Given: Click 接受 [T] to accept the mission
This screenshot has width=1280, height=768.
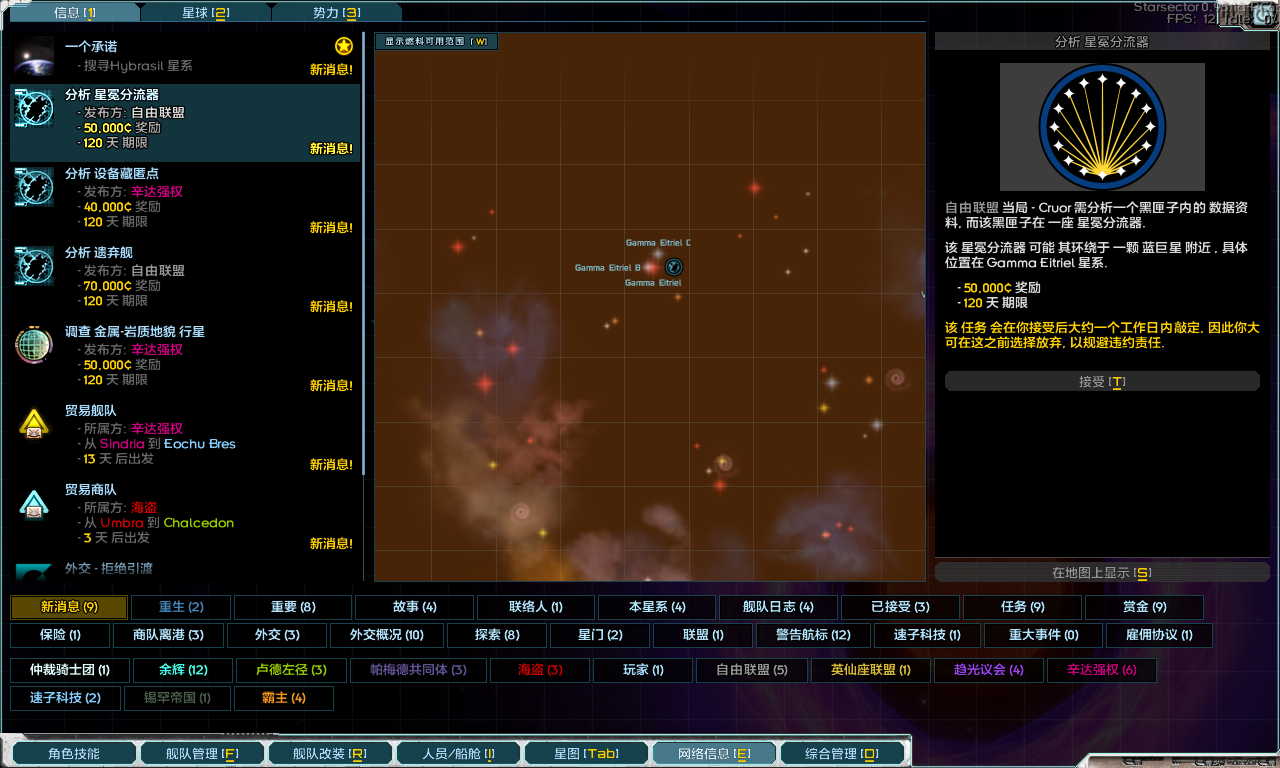Looking at the screenshot, I should [x=1102, y=380].
